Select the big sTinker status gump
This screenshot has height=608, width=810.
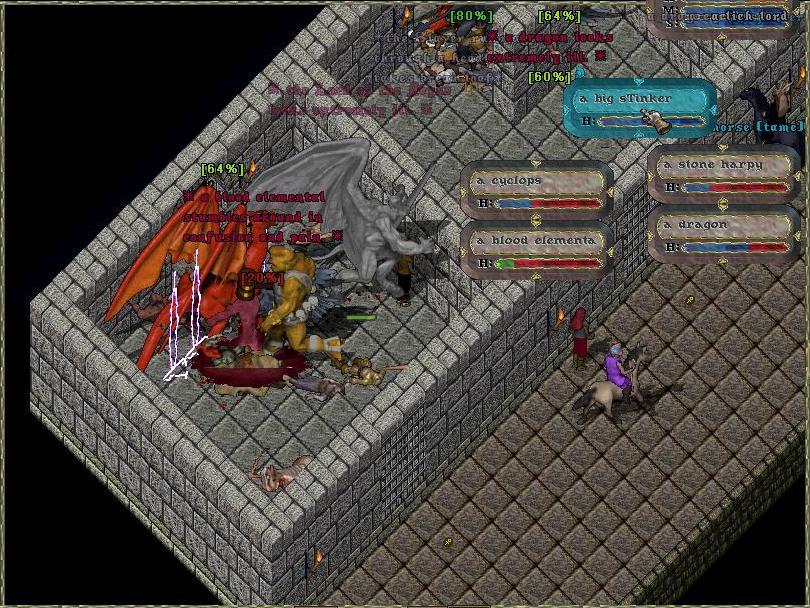(640, 108)
